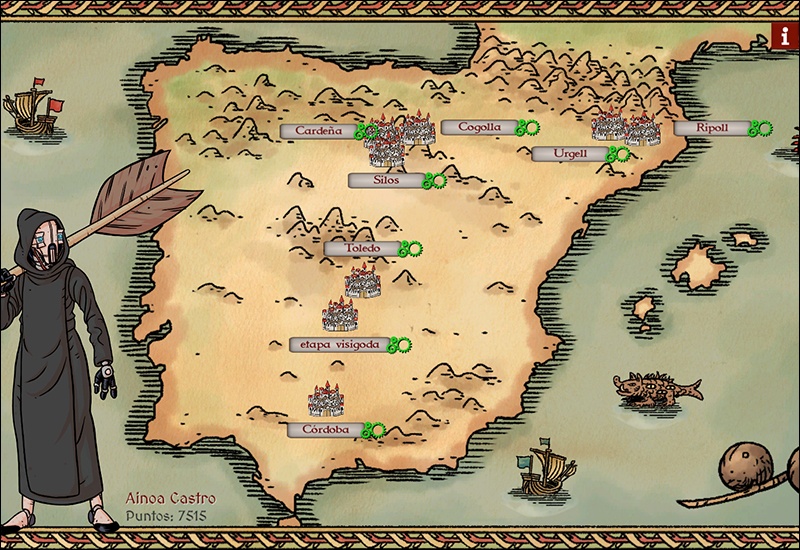This screenshot has height=550, width=800.
Task: Open the info button in the corner
Action: (783, 37)
